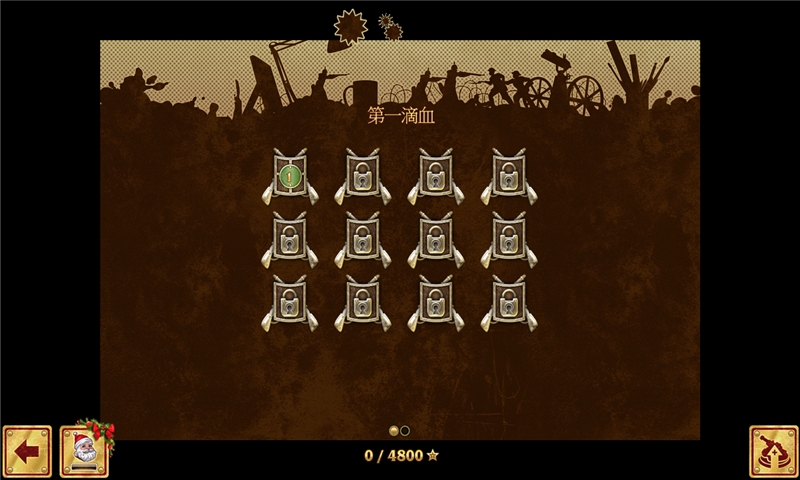Image resolution: width=800 pixels, height=480 pixels.
Task: Open the turret upgrade button
Action: (774, 451)
